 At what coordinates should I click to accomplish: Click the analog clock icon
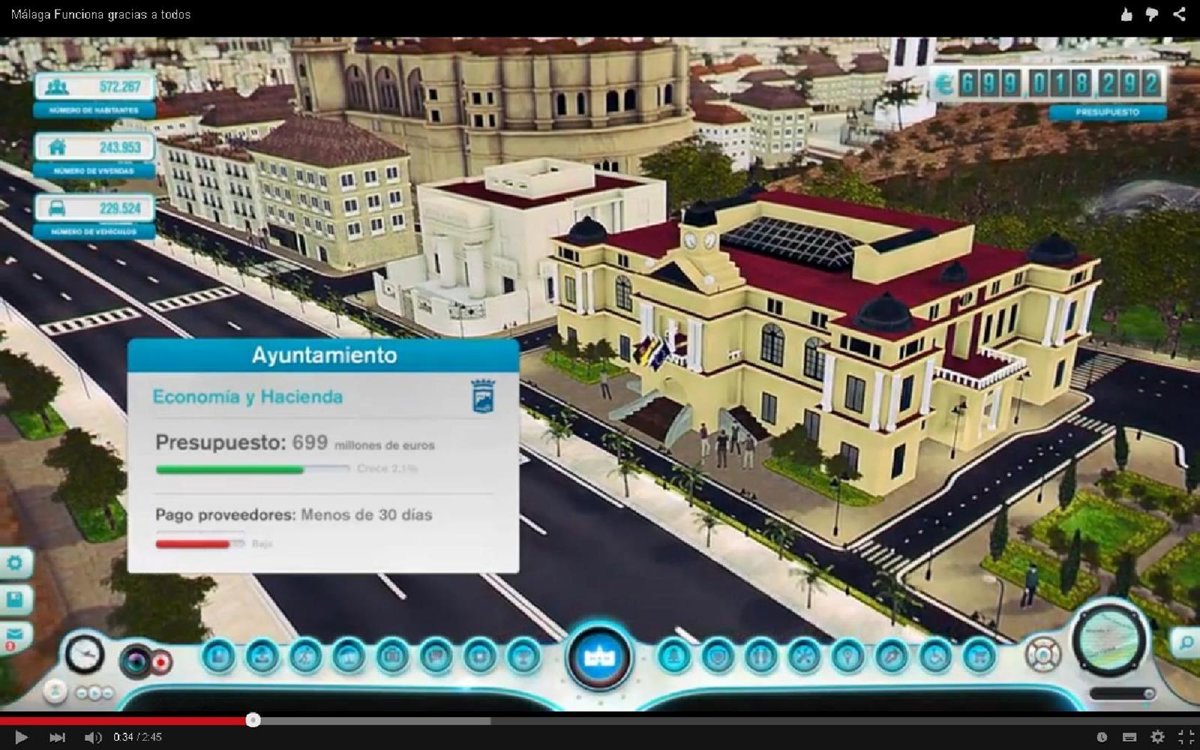pos(85,654)
